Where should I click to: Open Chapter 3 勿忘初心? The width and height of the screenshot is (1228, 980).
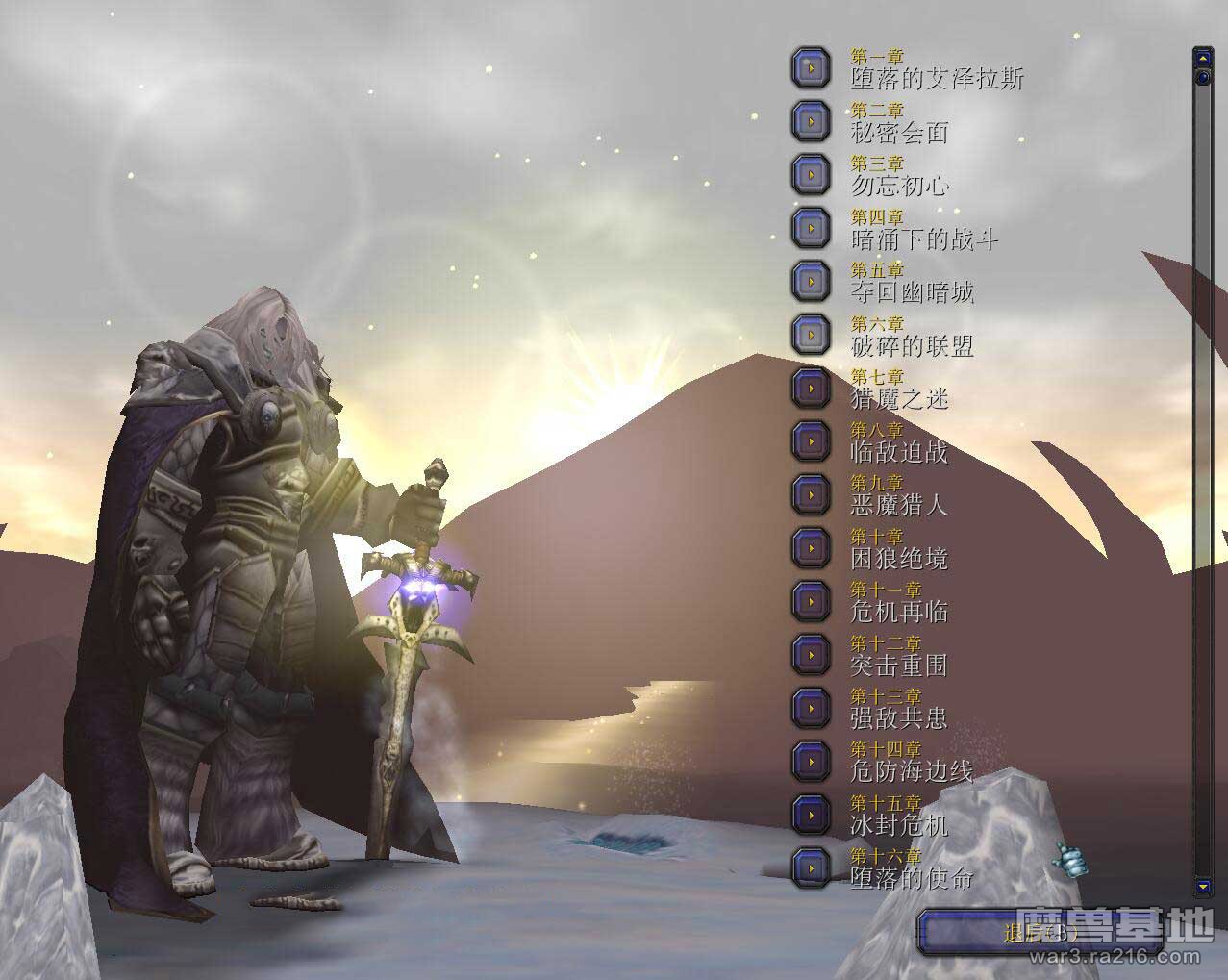(812, 174)
